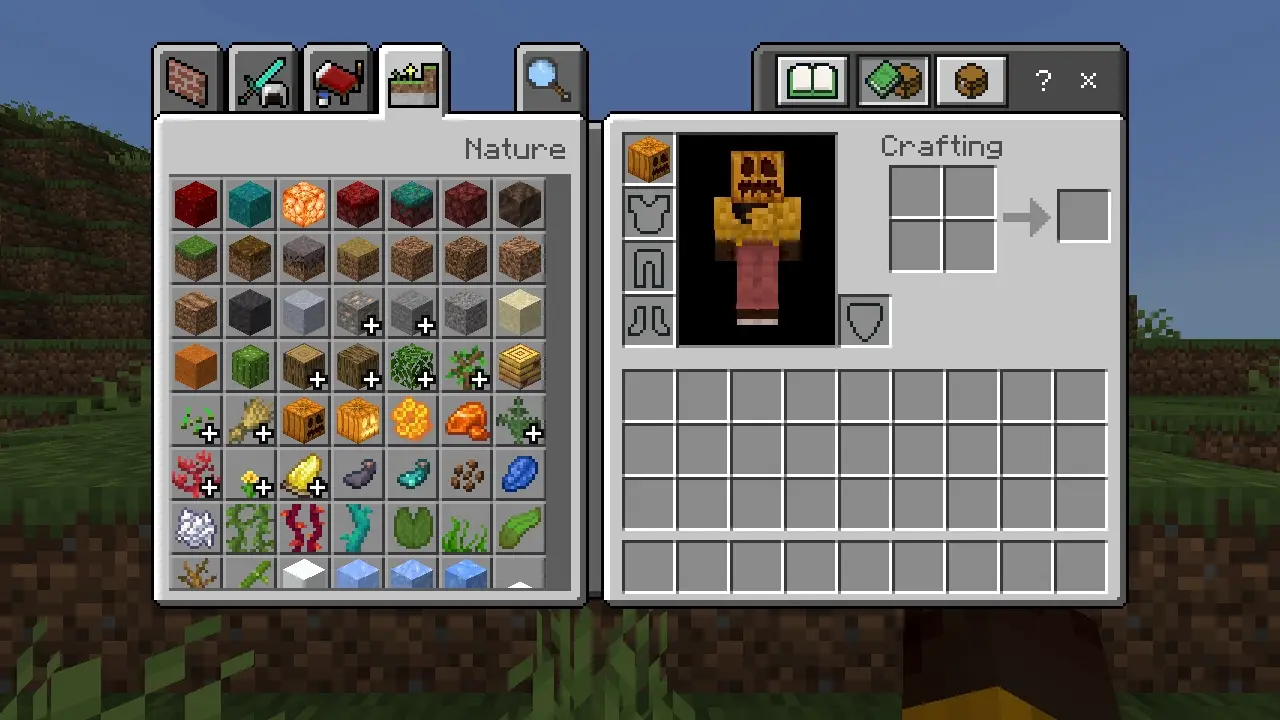Open the magnifying glass search tab

click(549, 80)
